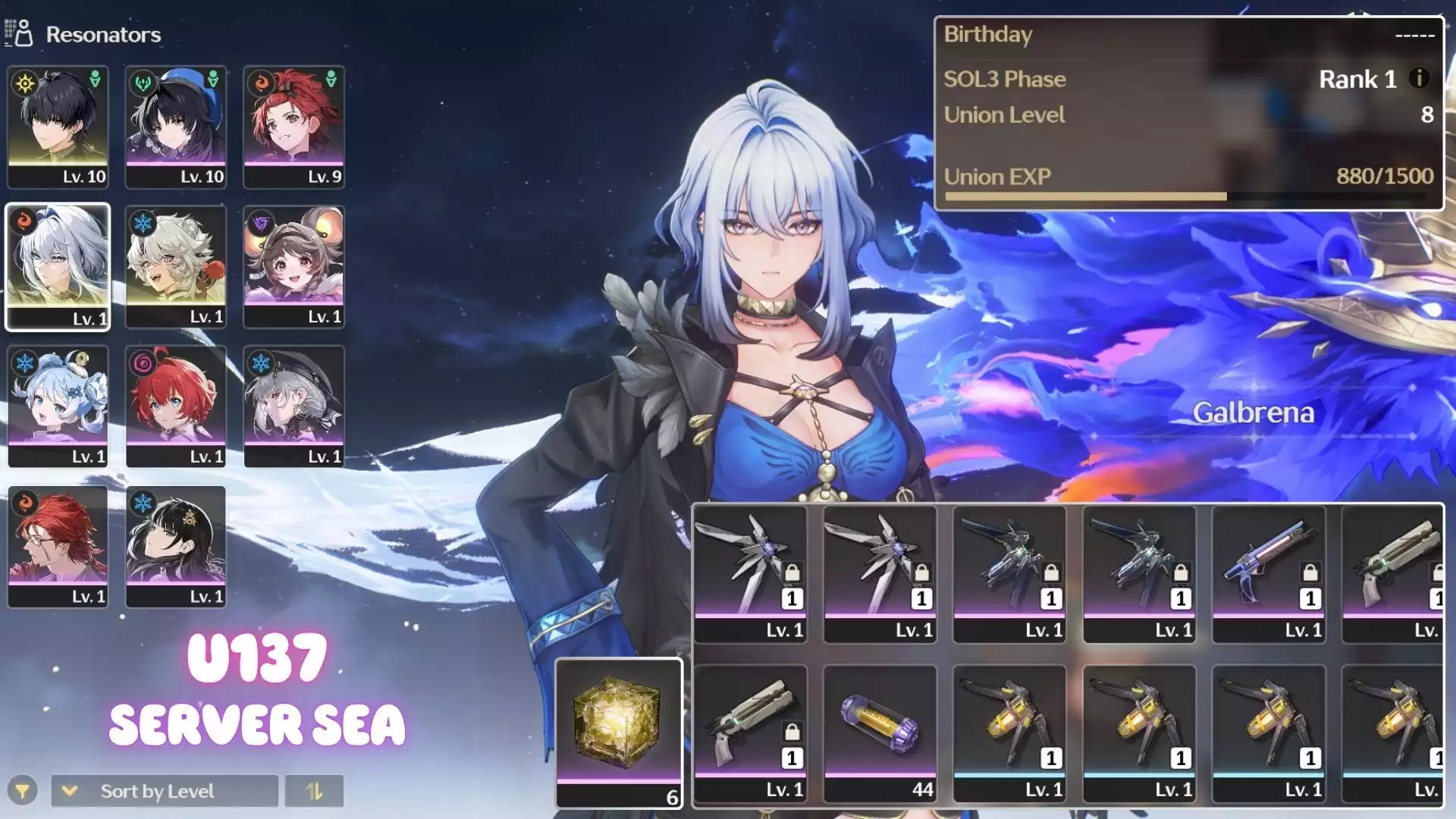
Task: Open the resonator filter funnel
Action: (23, 791)
